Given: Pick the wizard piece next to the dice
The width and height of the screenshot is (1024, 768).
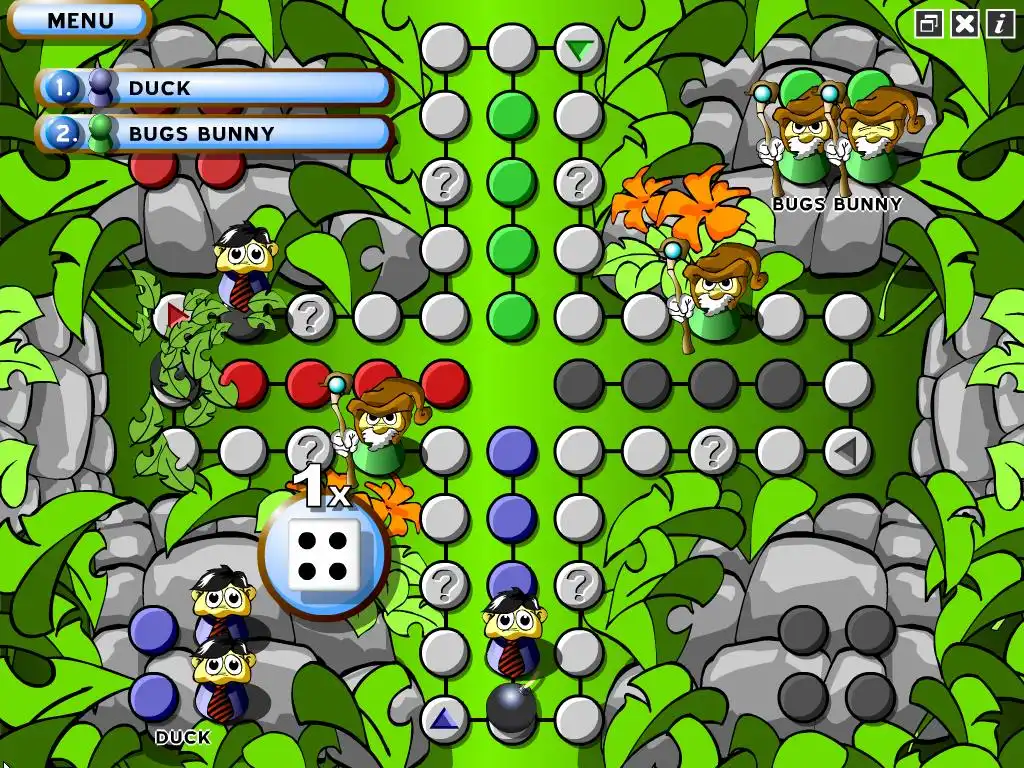Looking at the screenshot, I should 380,425.
